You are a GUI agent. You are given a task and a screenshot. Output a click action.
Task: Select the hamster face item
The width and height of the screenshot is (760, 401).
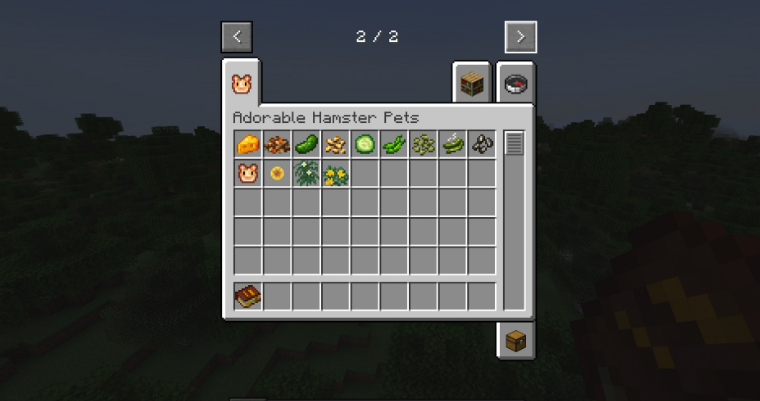pyautogui.click(x=248, y=174)
